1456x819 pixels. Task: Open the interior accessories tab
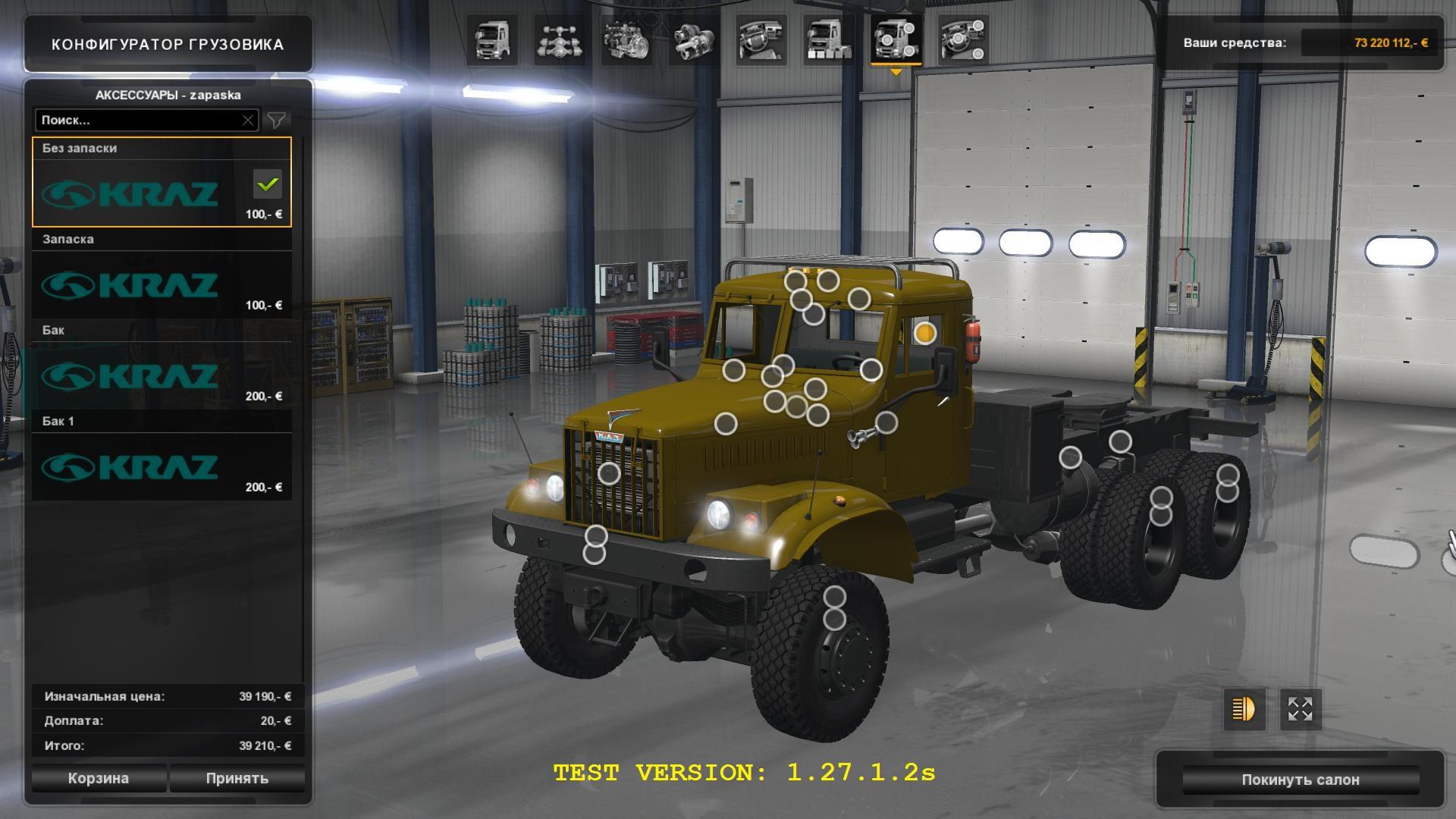(963, 40)
